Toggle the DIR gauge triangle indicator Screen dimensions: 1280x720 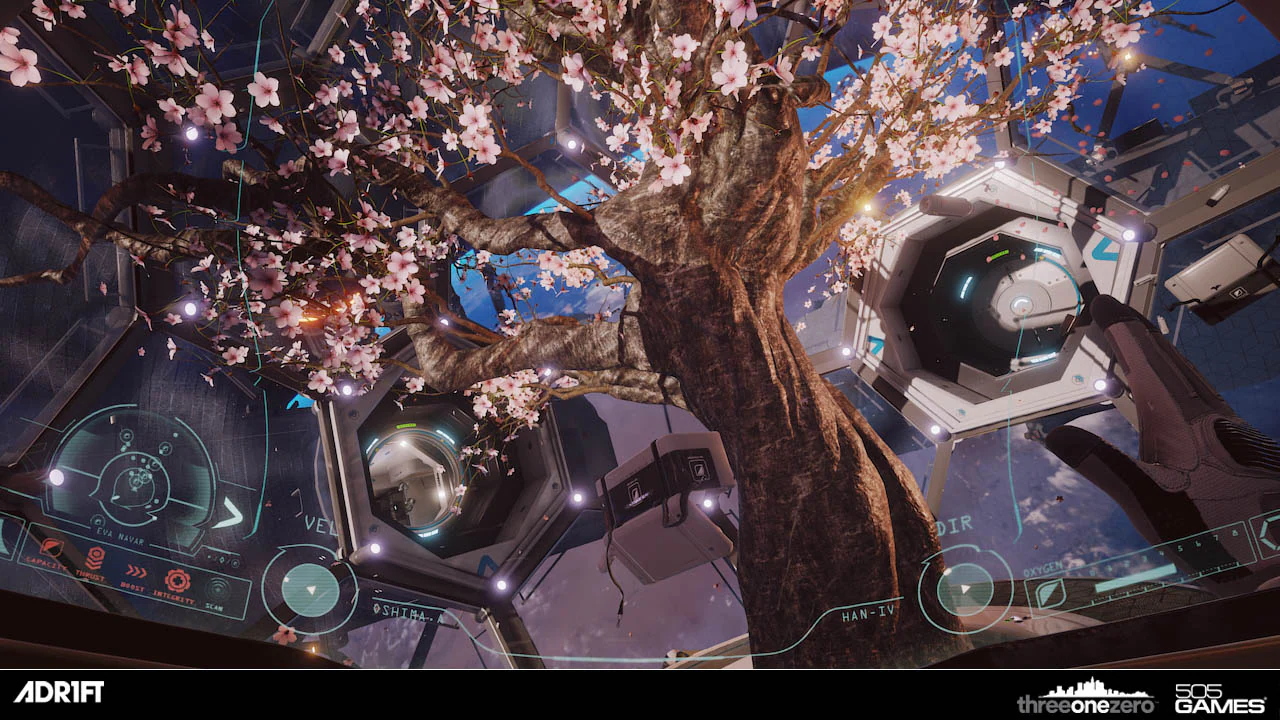tap(965, 588)
